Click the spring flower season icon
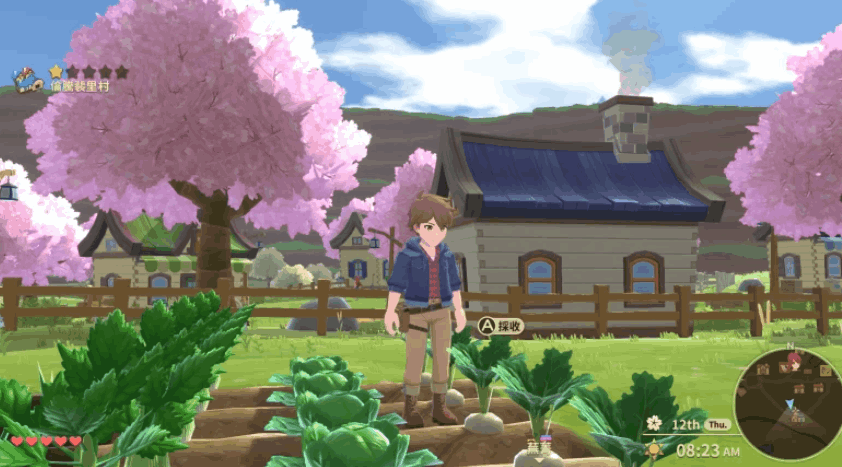842x467 pixels. [x=654, y=423]
